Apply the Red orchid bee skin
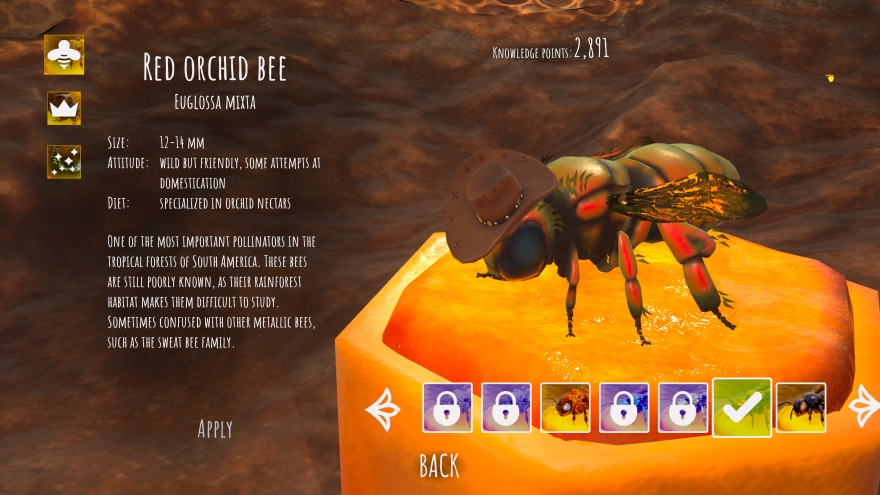The width and height of the screenshot is (880, 495). click(x=215, y=429)
